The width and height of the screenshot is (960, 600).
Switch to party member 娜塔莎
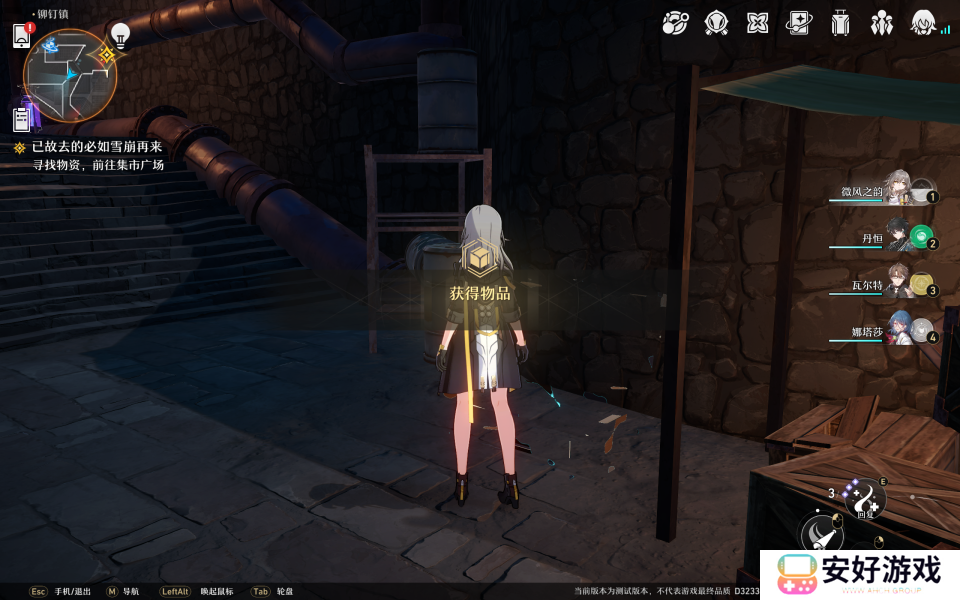[x=898, y=332]
